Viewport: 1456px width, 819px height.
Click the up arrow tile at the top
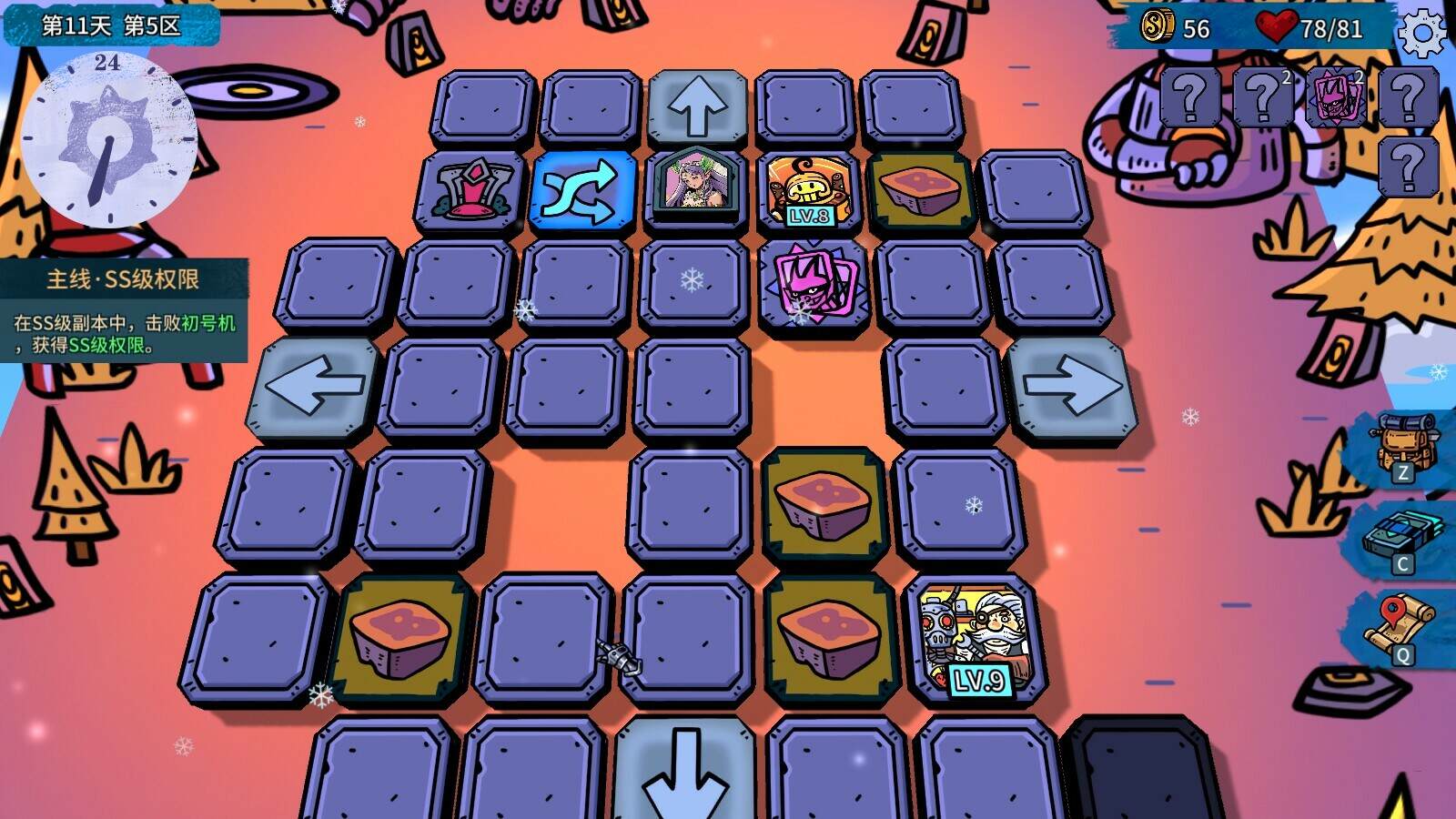[x=697, y=103]
